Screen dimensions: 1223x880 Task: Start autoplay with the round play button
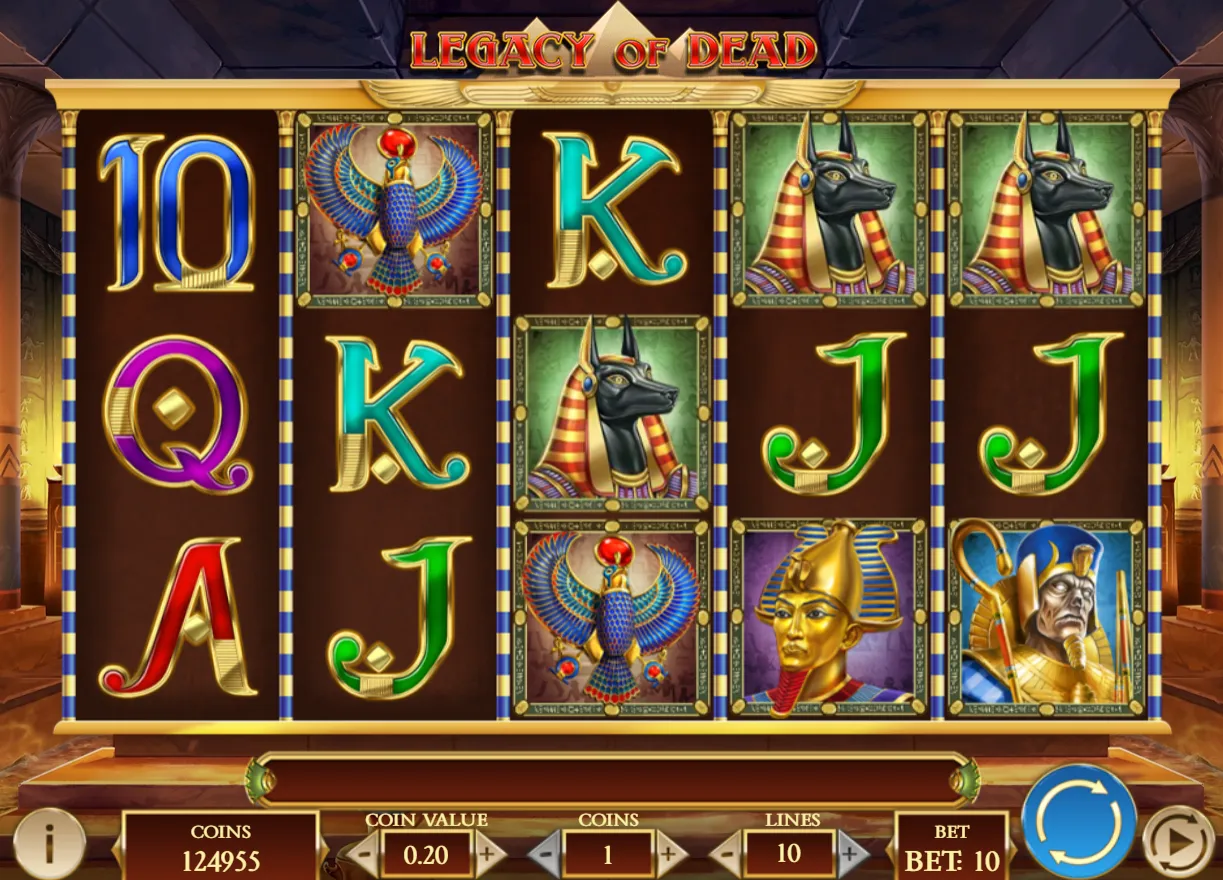click(x=1178, y=843)
